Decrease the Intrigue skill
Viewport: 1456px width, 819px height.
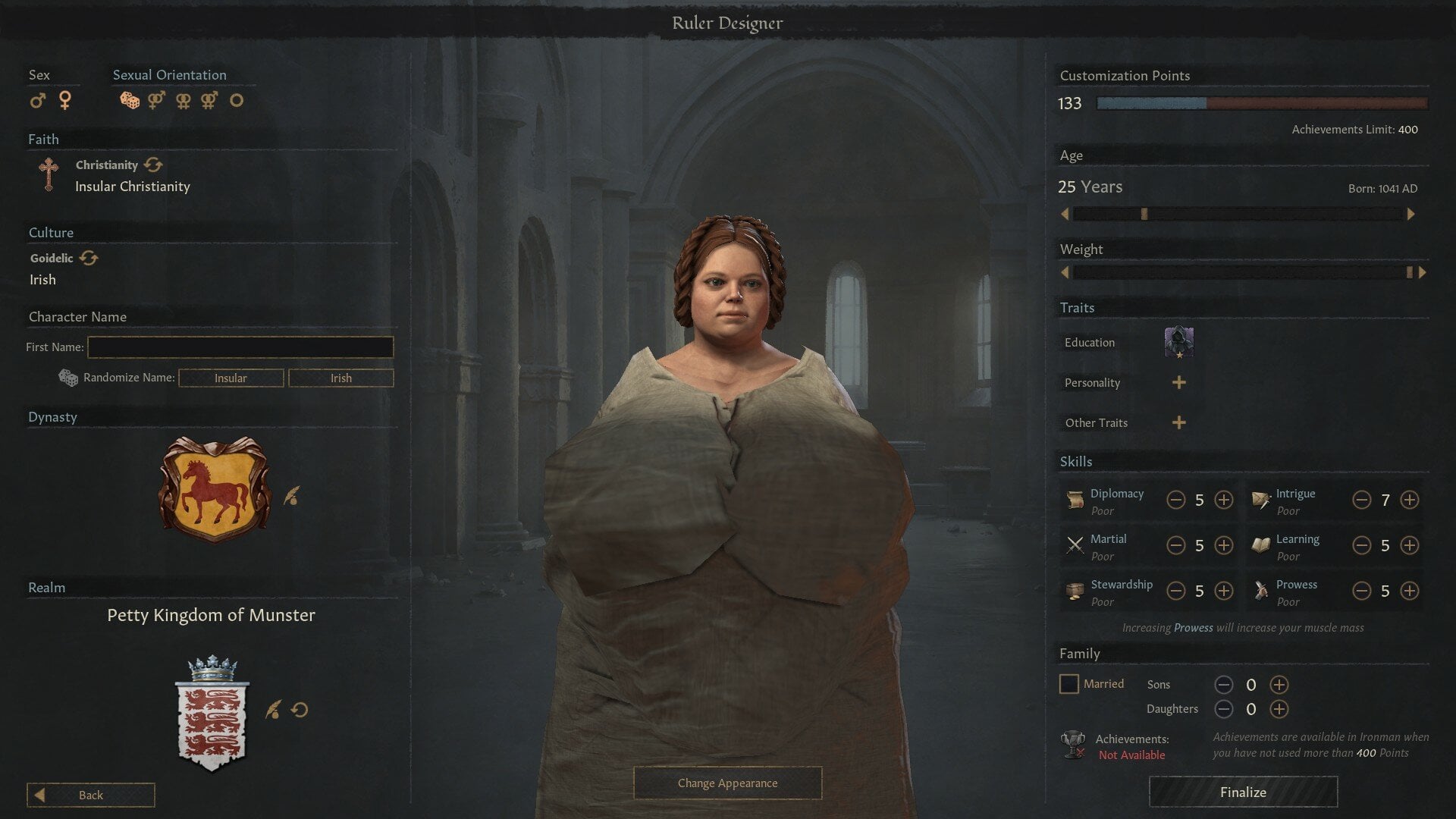click(1362, 500)
